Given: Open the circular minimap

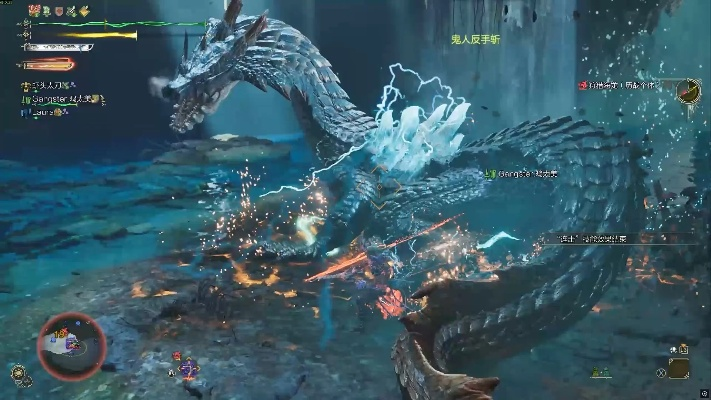Looking at the screenshot, I should coord(70,345).
